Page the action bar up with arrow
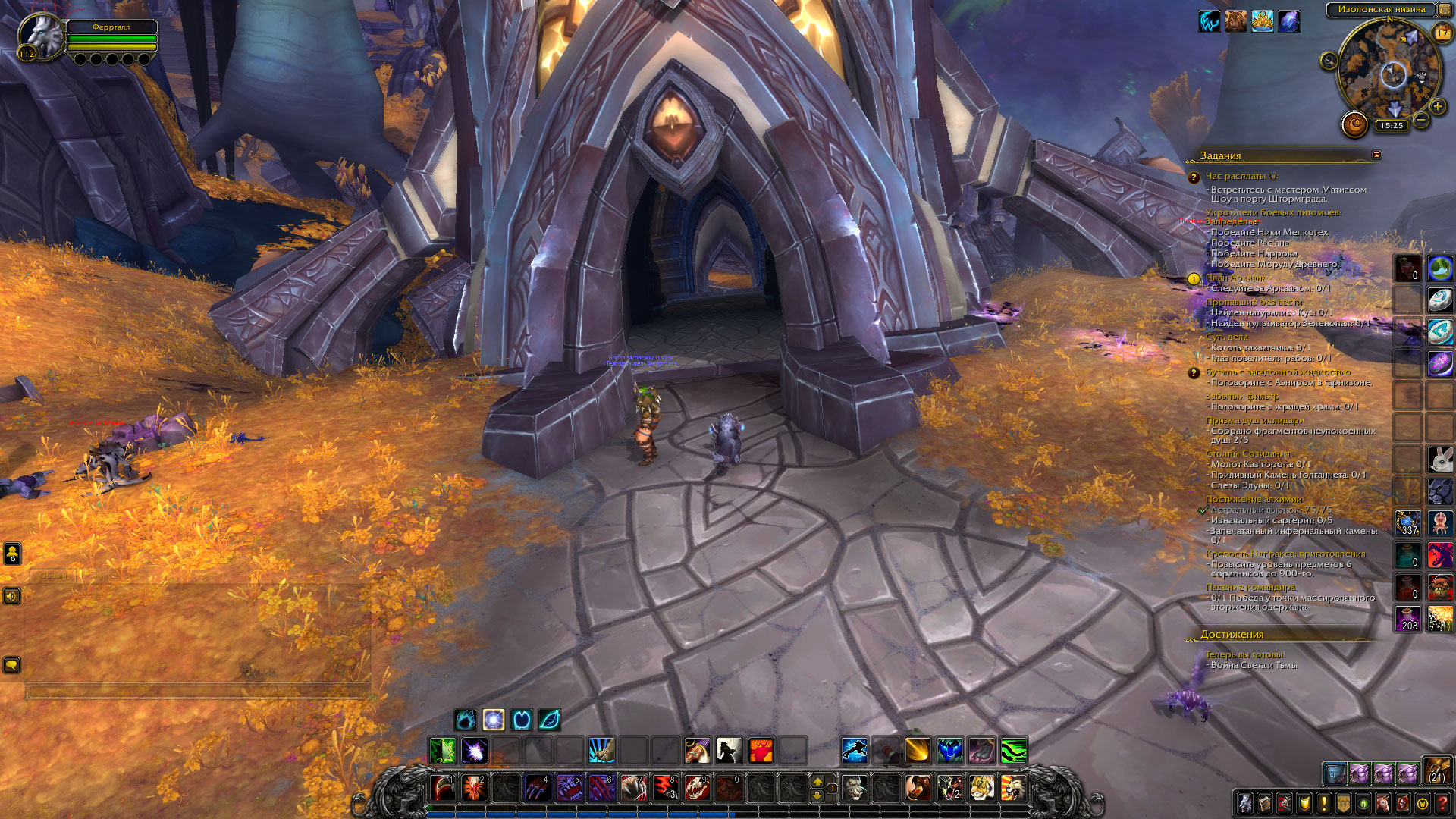Viewport: 1456px width, 819px height. [x=817, y=780]
